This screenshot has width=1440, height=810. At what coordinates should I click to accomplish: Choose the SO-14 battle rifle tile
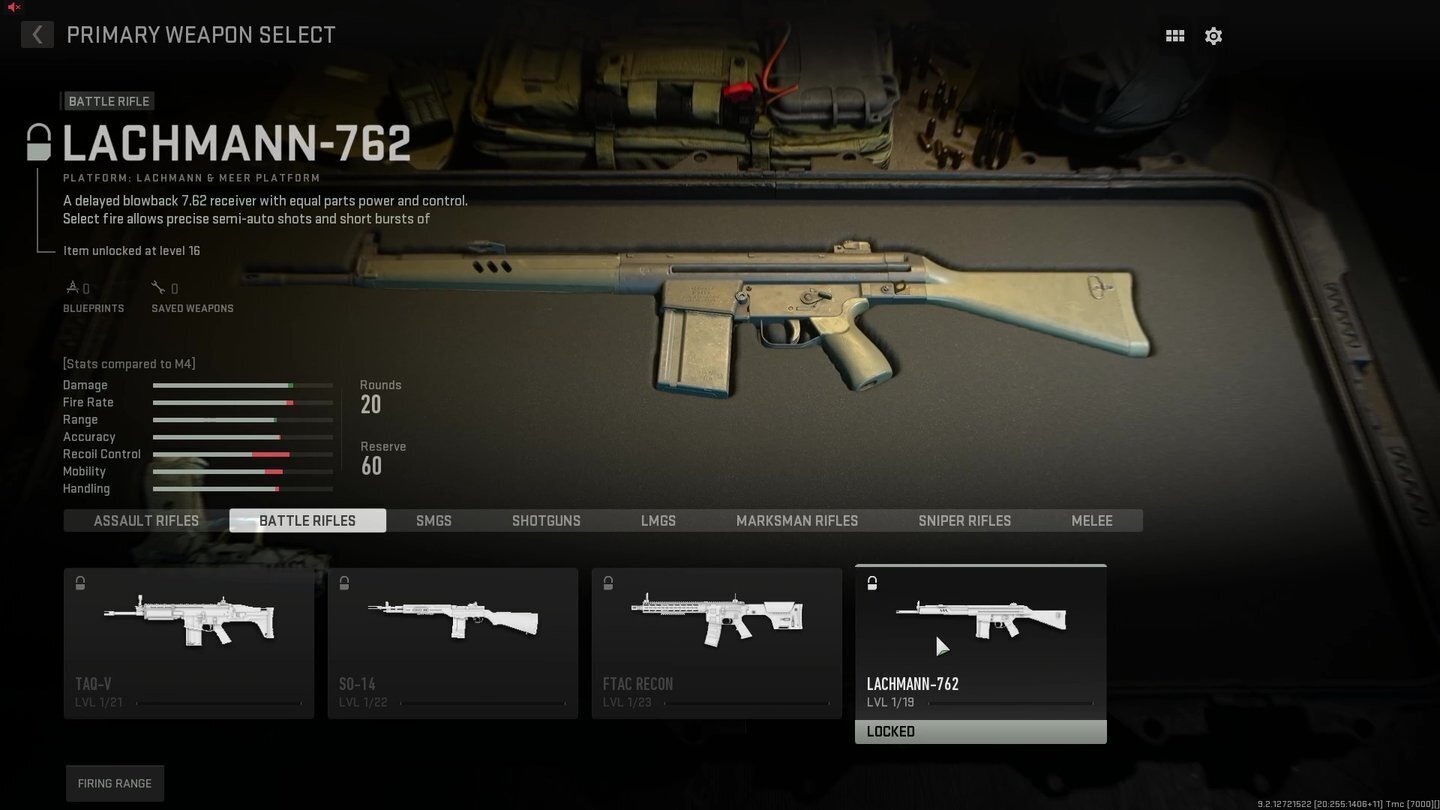[453, 643]
